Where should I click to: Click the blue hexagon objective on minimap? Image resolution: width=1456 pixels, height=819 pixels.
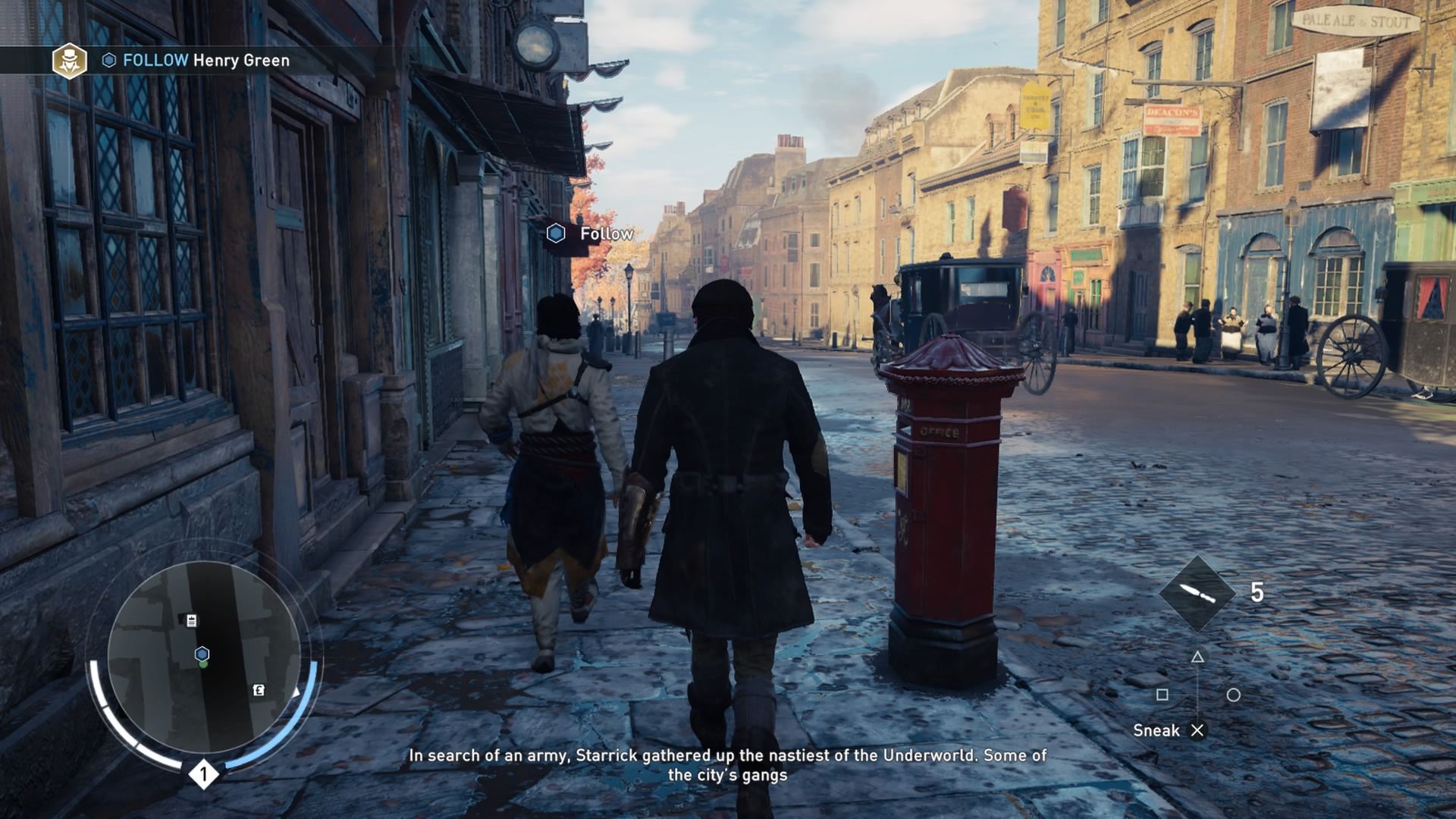(202, 654)
